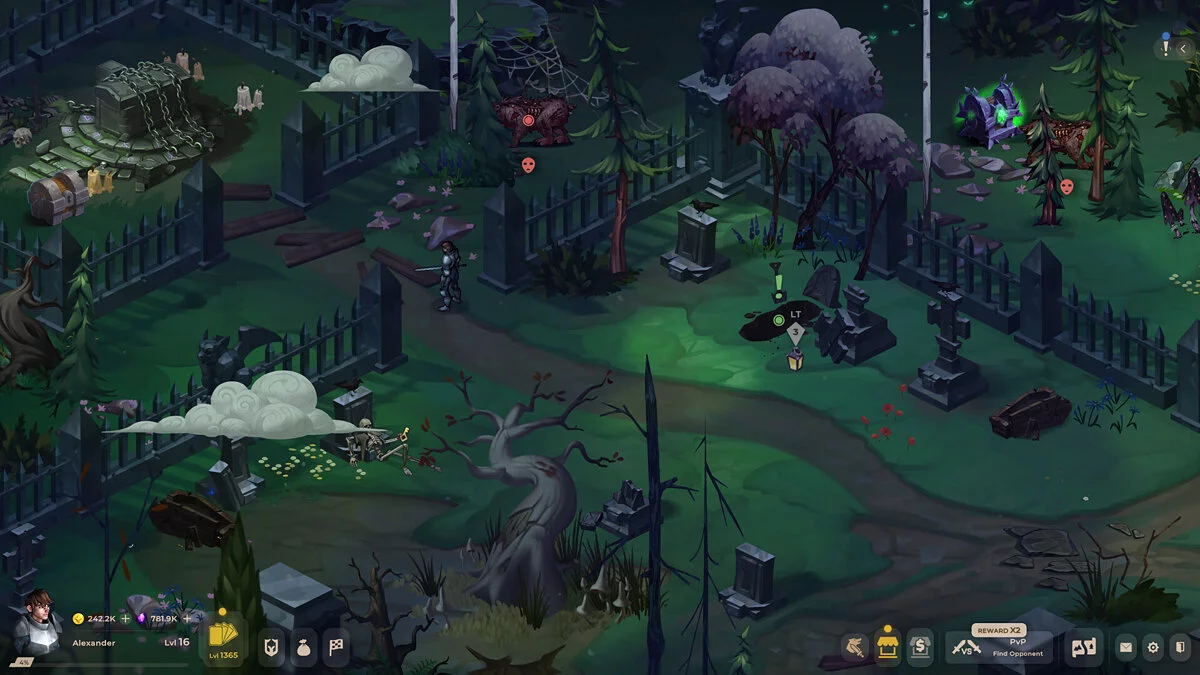
Task: Open settings with the gear icon
Action: pos(1153,648)
